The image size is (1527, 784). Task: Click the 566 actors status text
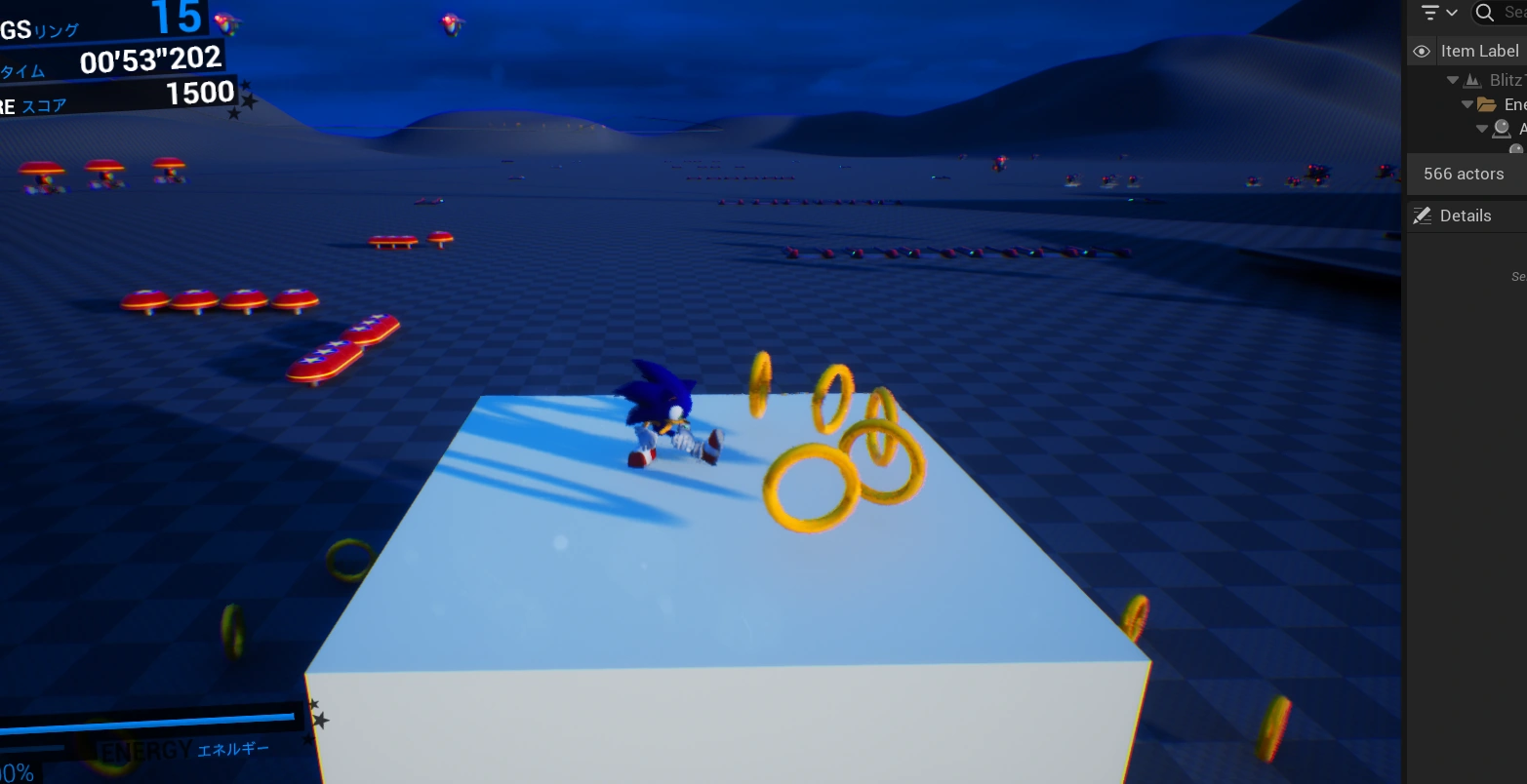click(1464, 174)
